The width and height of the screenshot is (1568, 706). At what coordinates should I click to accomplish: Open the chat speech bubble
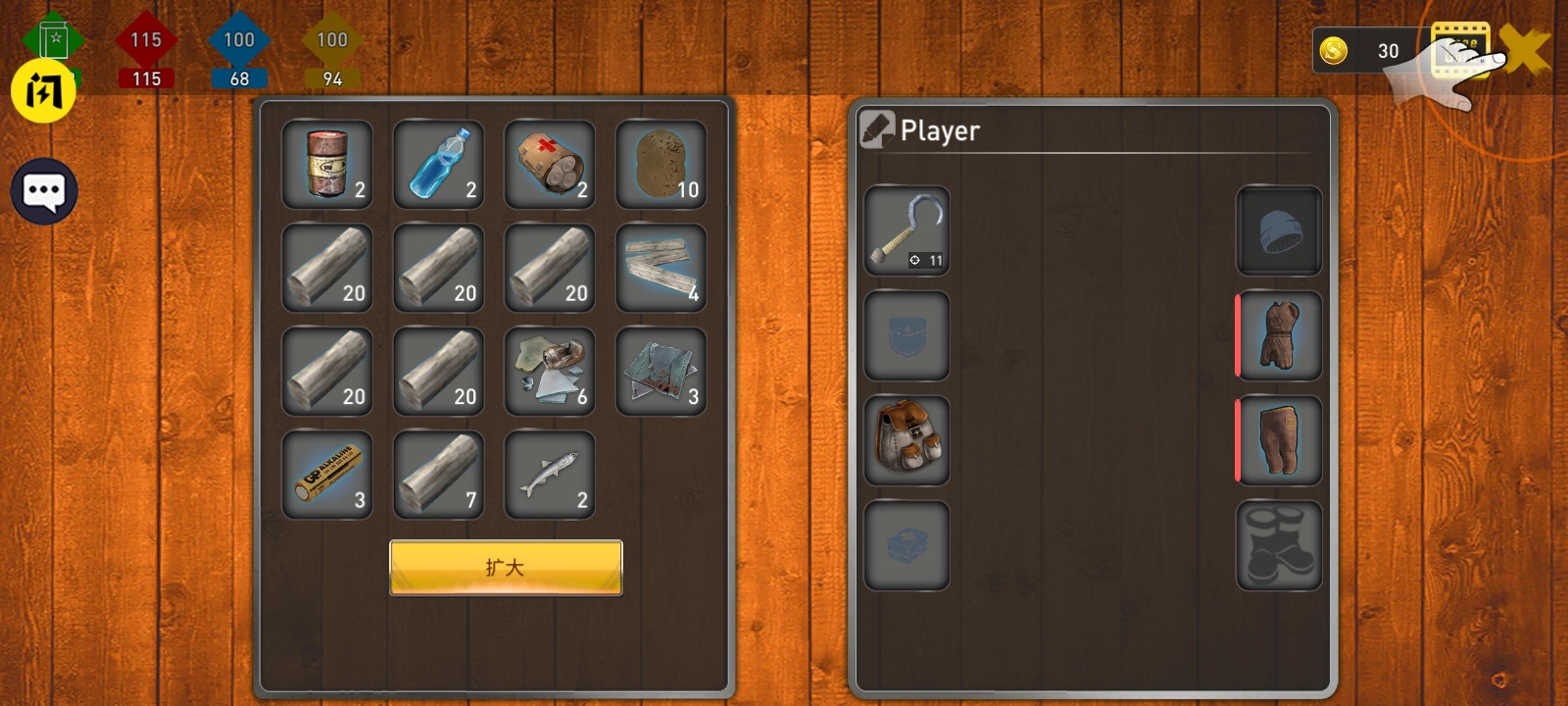point(44,191)
